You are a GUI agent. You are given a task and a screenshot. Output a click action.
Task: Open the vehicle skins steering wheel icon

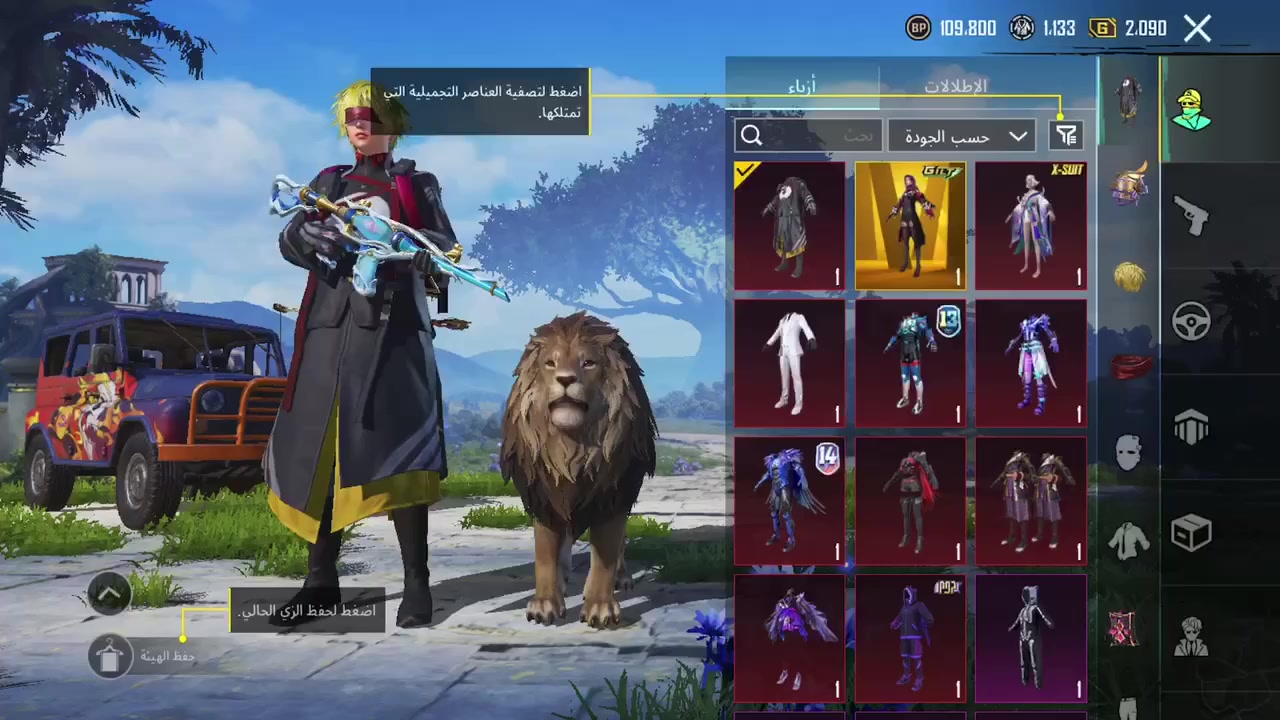click(1191, 322)
